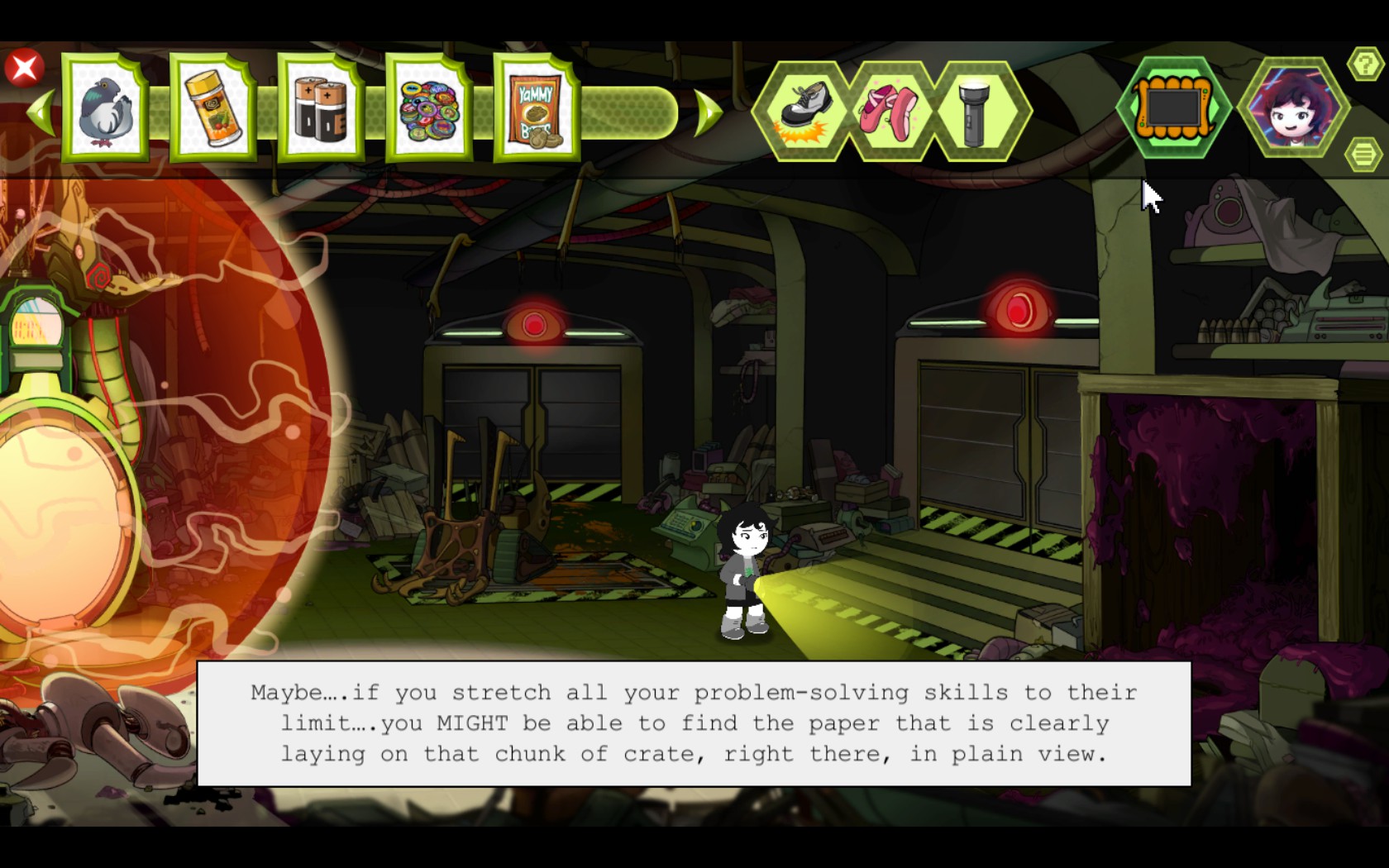The height and width of the screenshot is (868, 1389).
Task: Pick the orange spice shaker item
Action: [212, 109]
